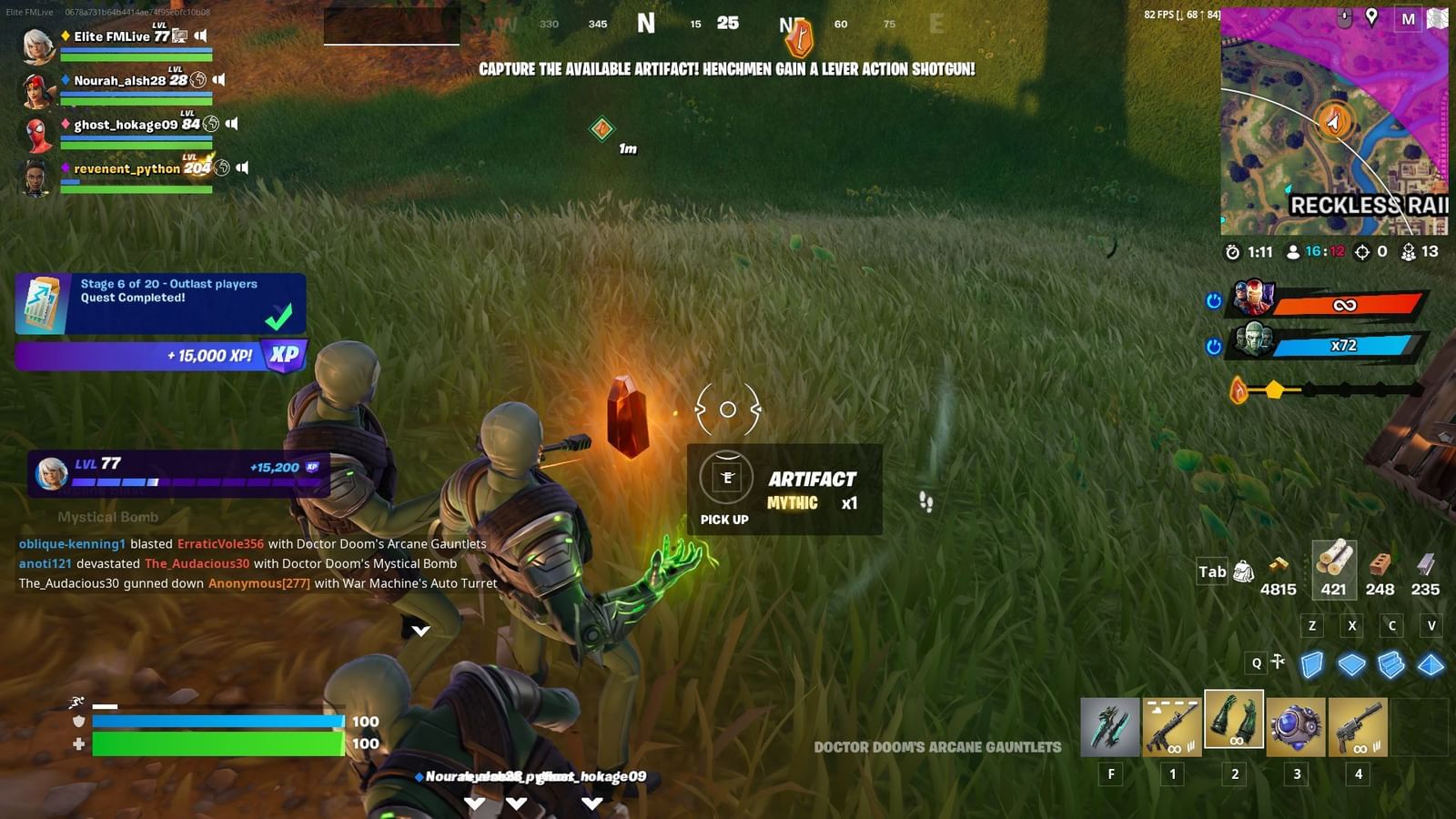The width and height of the screenshot is (1456, 819).
Task: Select Doctor Doom's Arcane Gauntlets in slot 2
Action: click(x=1234, y=725)
